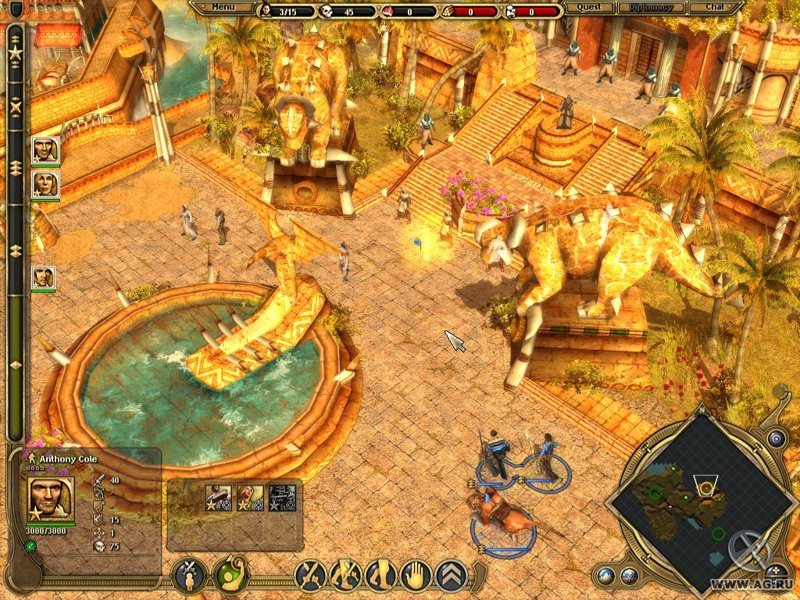Click the mountain terrain button below minimap
The height and width of the screenshot is (600, 800).
(607, 575)
